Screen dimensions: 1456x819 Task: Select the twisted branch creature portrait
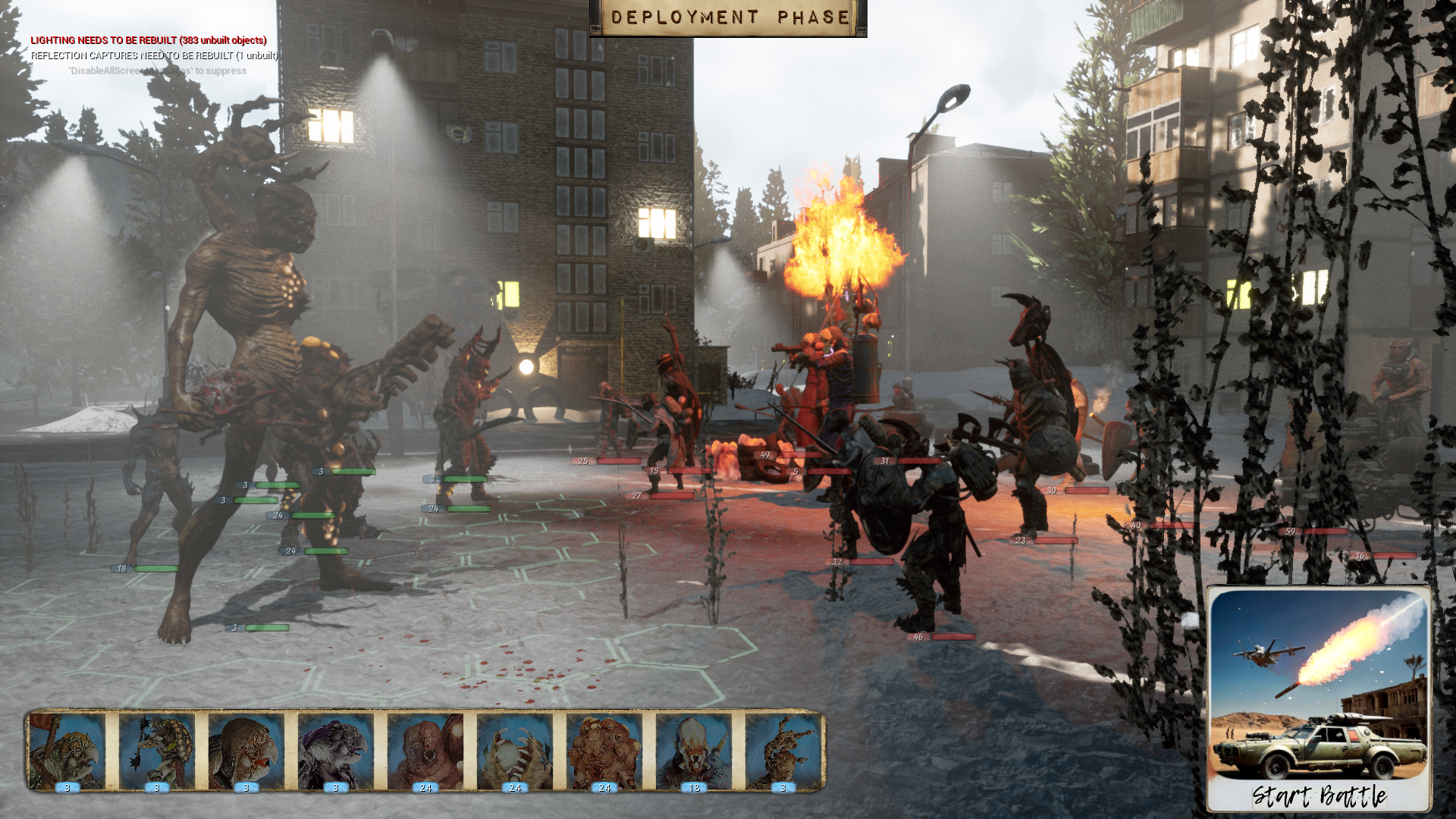[782, 752]
